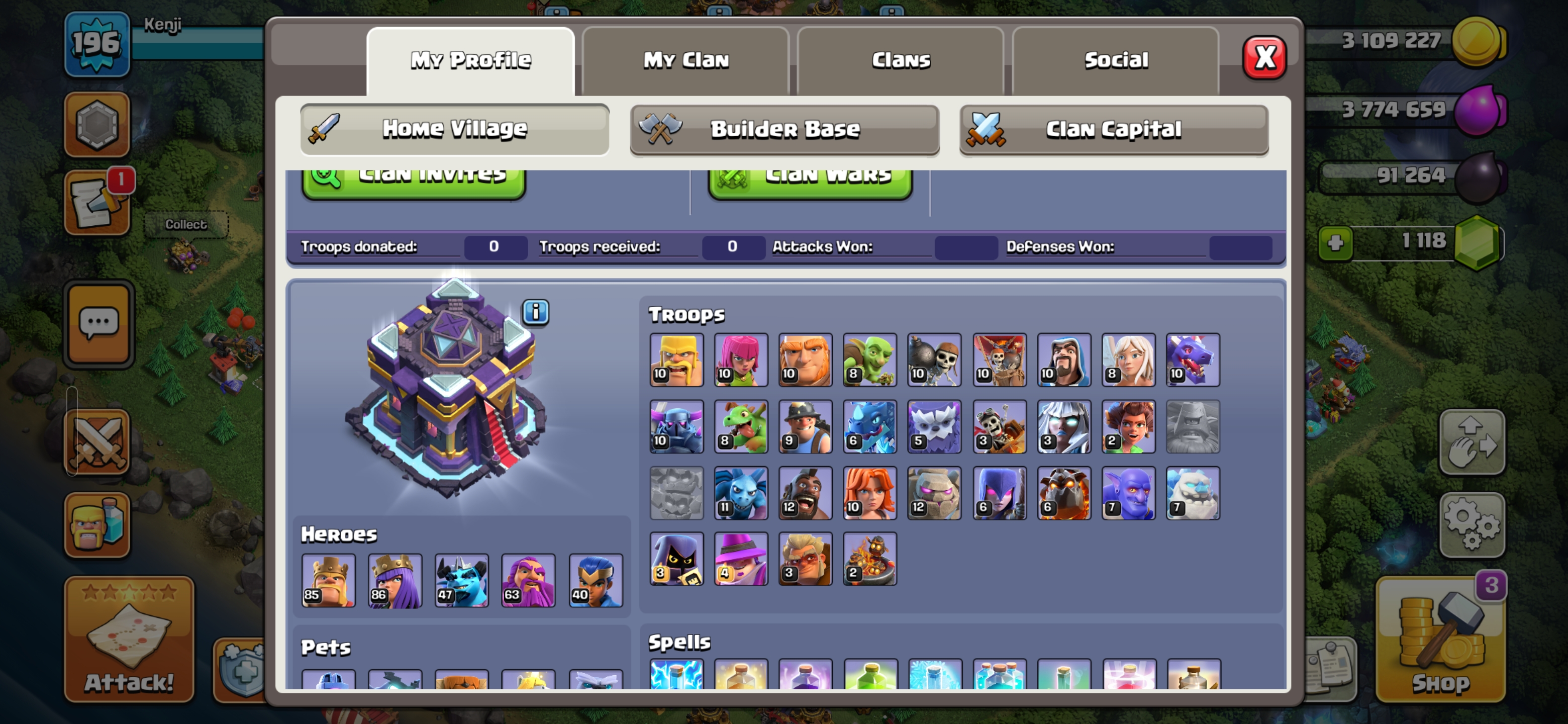Open the Clan Invites button

(414, 180)
